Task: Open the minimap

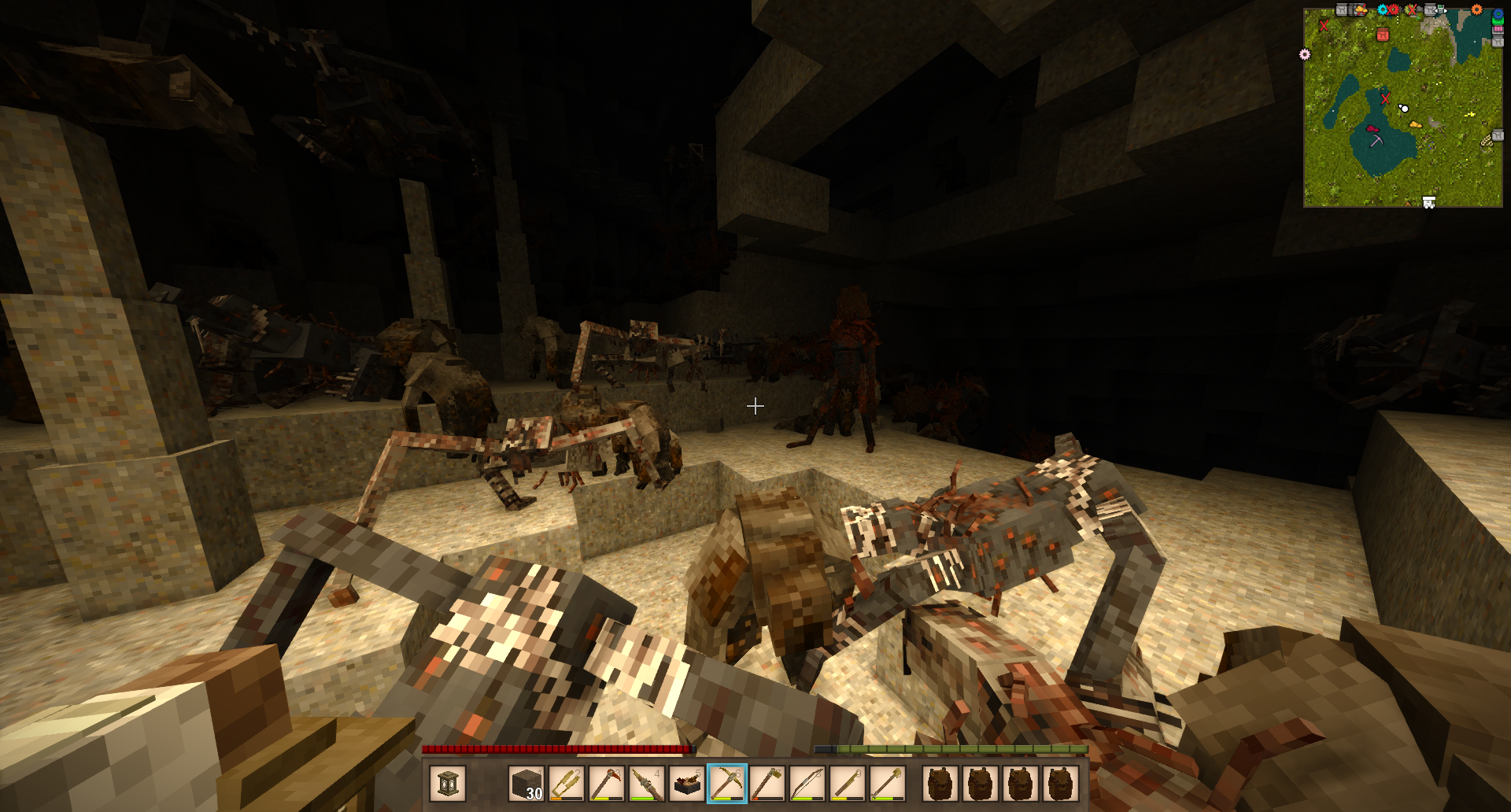Action: pyautogui.click(x=1402, y=108)
